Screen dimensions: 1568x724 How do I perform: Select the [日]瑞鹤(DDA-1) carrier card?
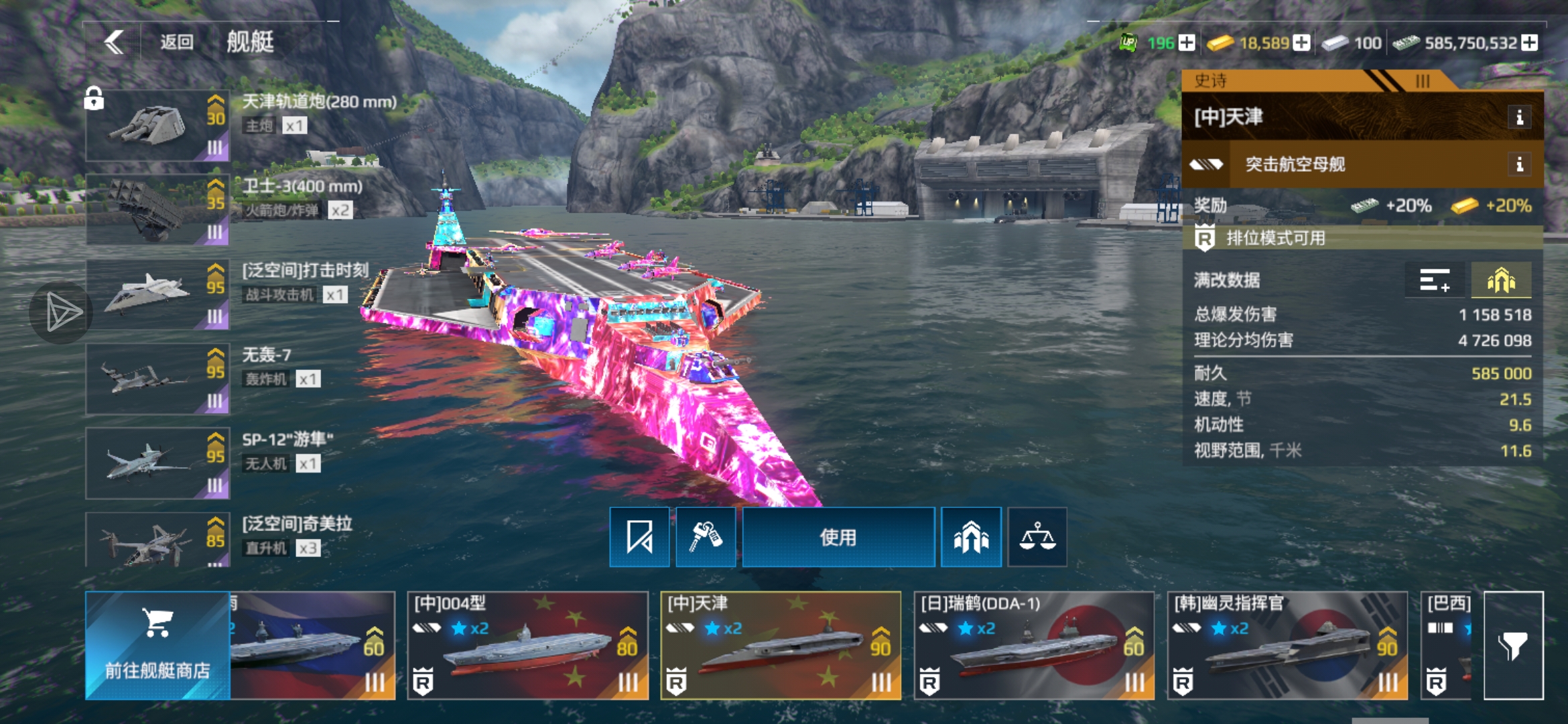[1034, 645]
